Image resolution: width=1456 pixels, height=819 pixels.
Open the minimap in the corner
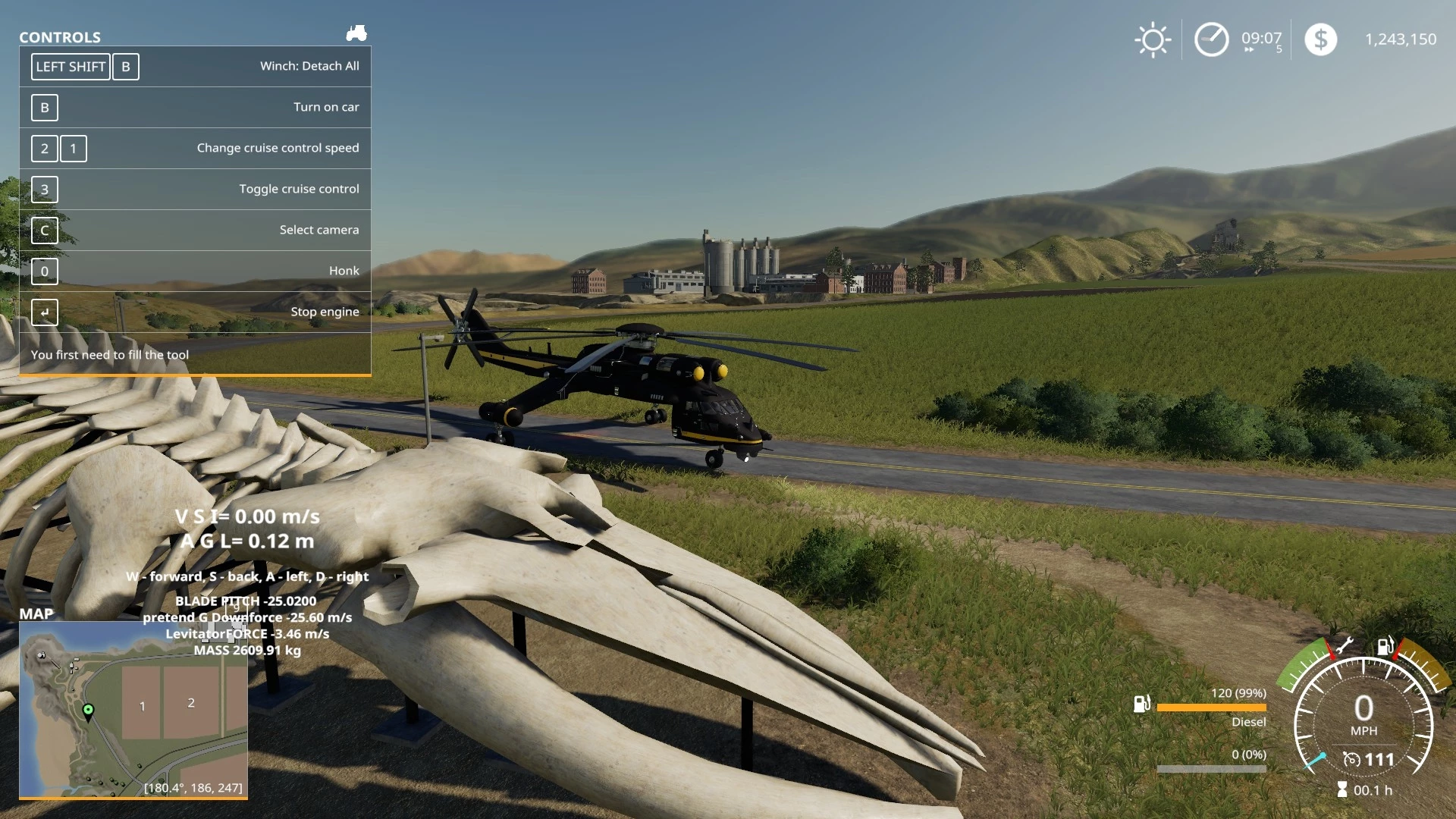click(x=133, y=709)
